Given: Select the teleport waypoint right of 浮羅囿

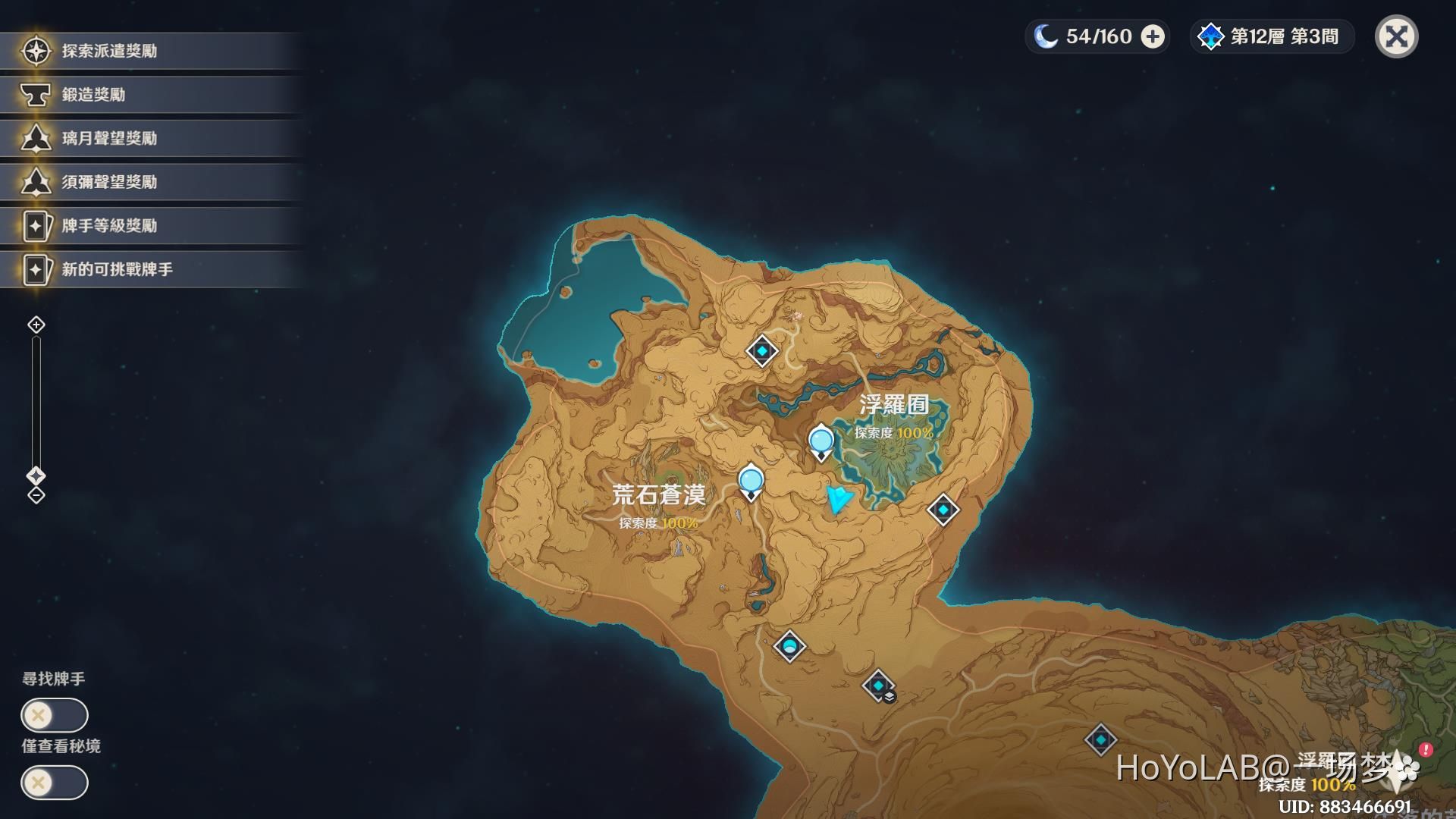Looking at the screenshot, I should click(943, 510).
